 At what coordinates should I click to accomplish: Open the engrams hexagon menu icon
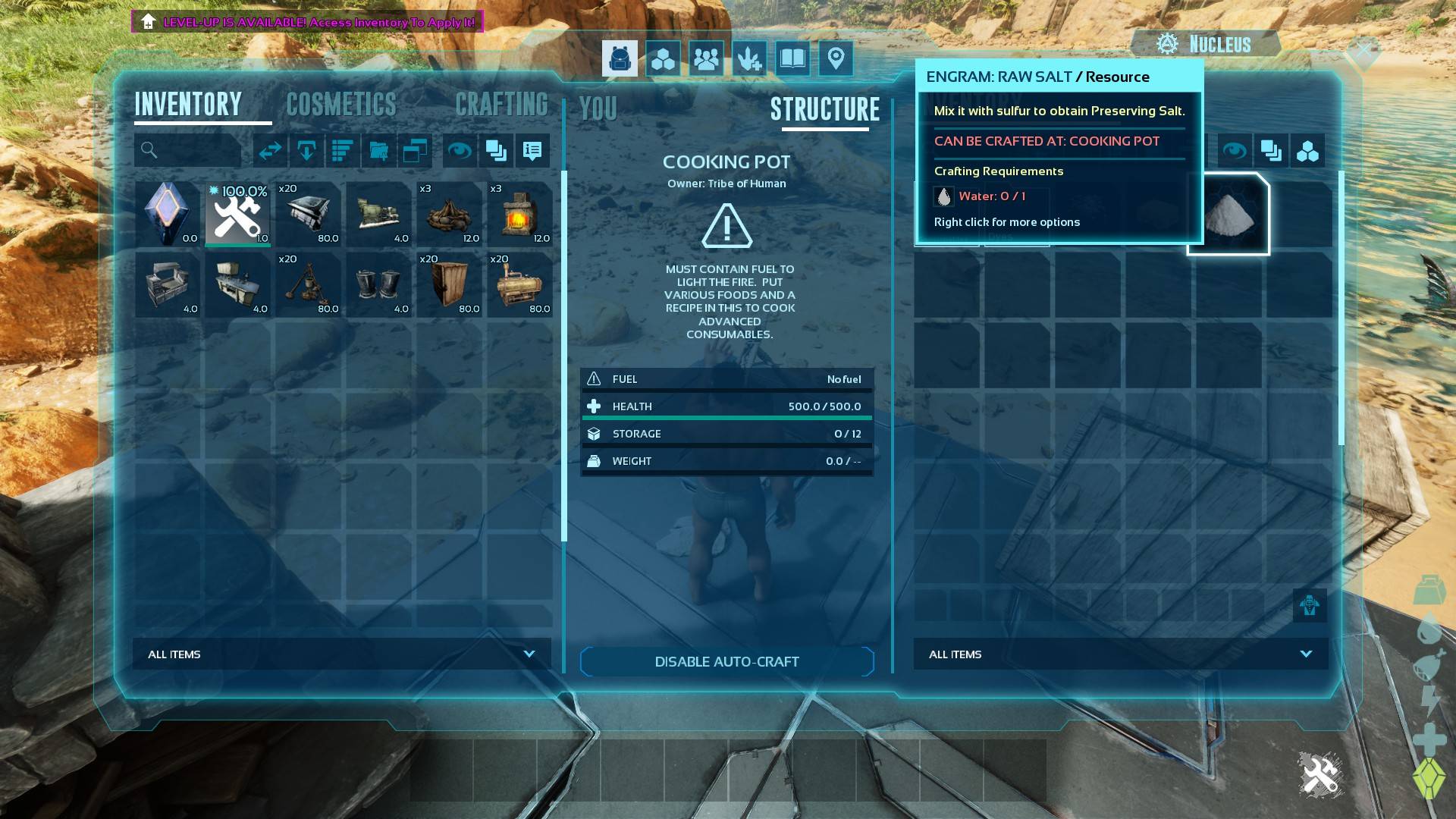[x=663, y=59]
